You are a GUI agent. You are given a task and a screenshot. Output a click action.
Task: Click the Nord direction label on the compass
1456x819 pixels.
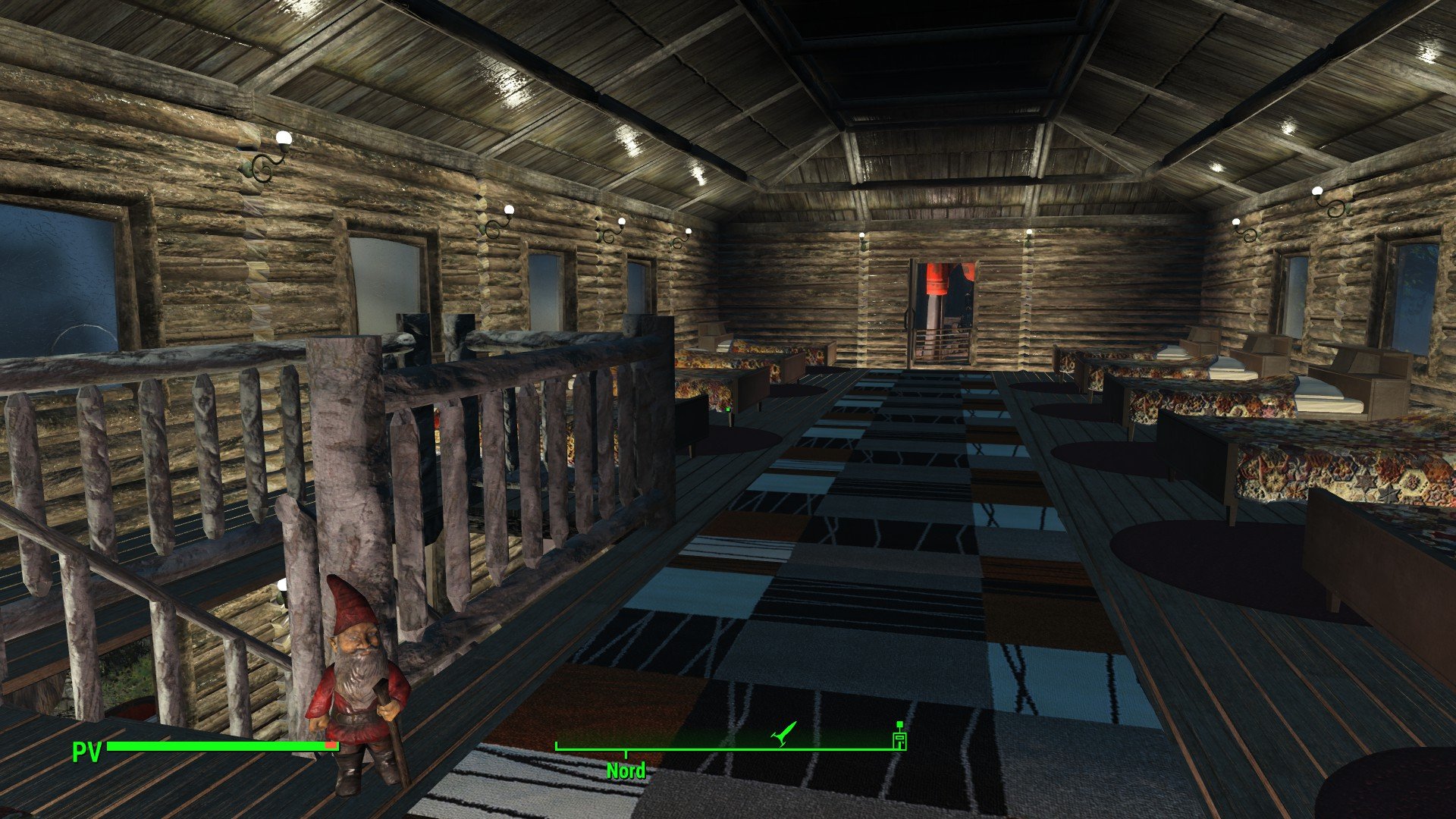coord(626,771)
